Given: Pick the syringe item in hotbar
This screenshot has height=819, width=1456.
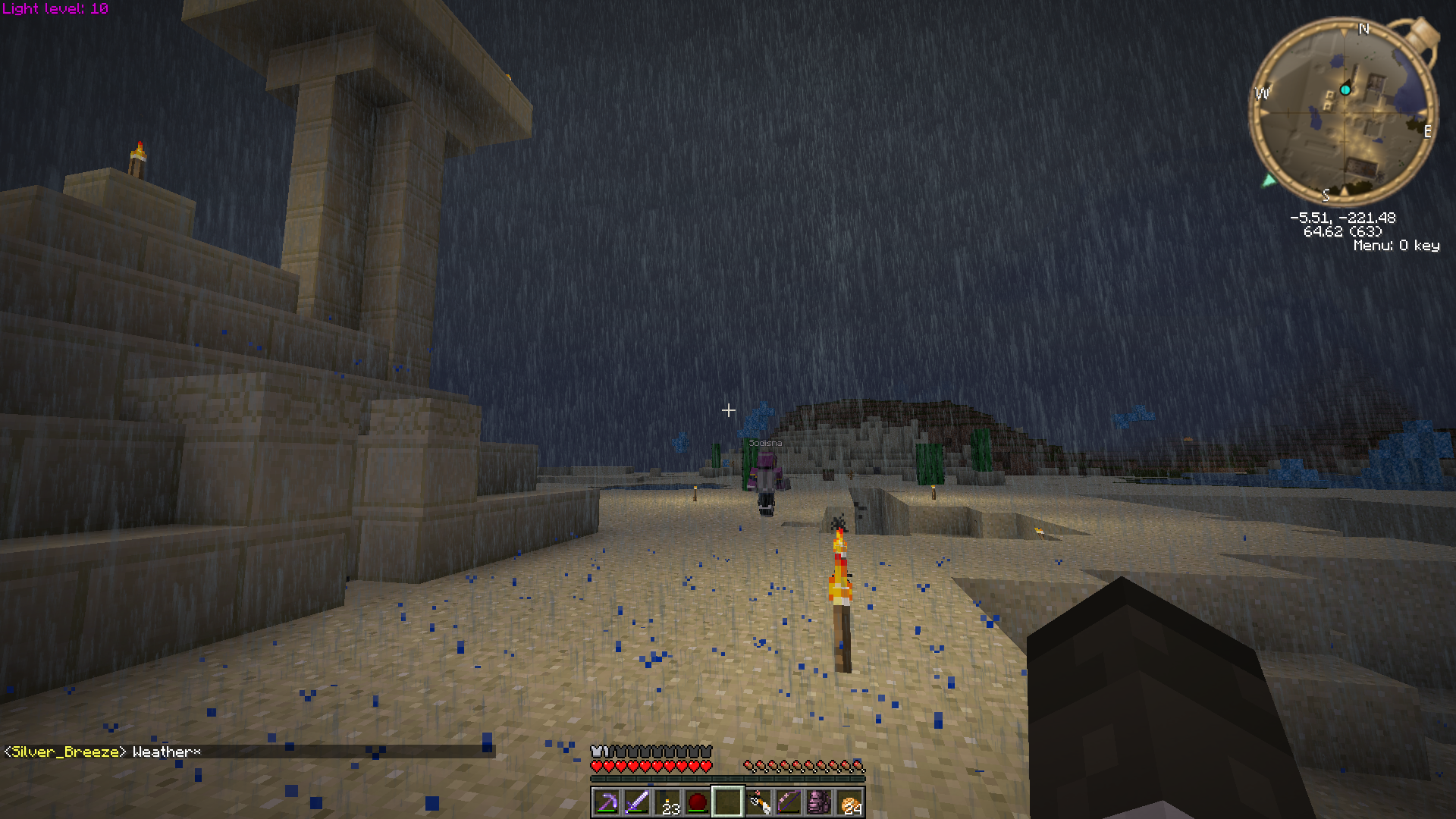Looking at the screenshot, I should pyautogui.click(x=758, y=802).
